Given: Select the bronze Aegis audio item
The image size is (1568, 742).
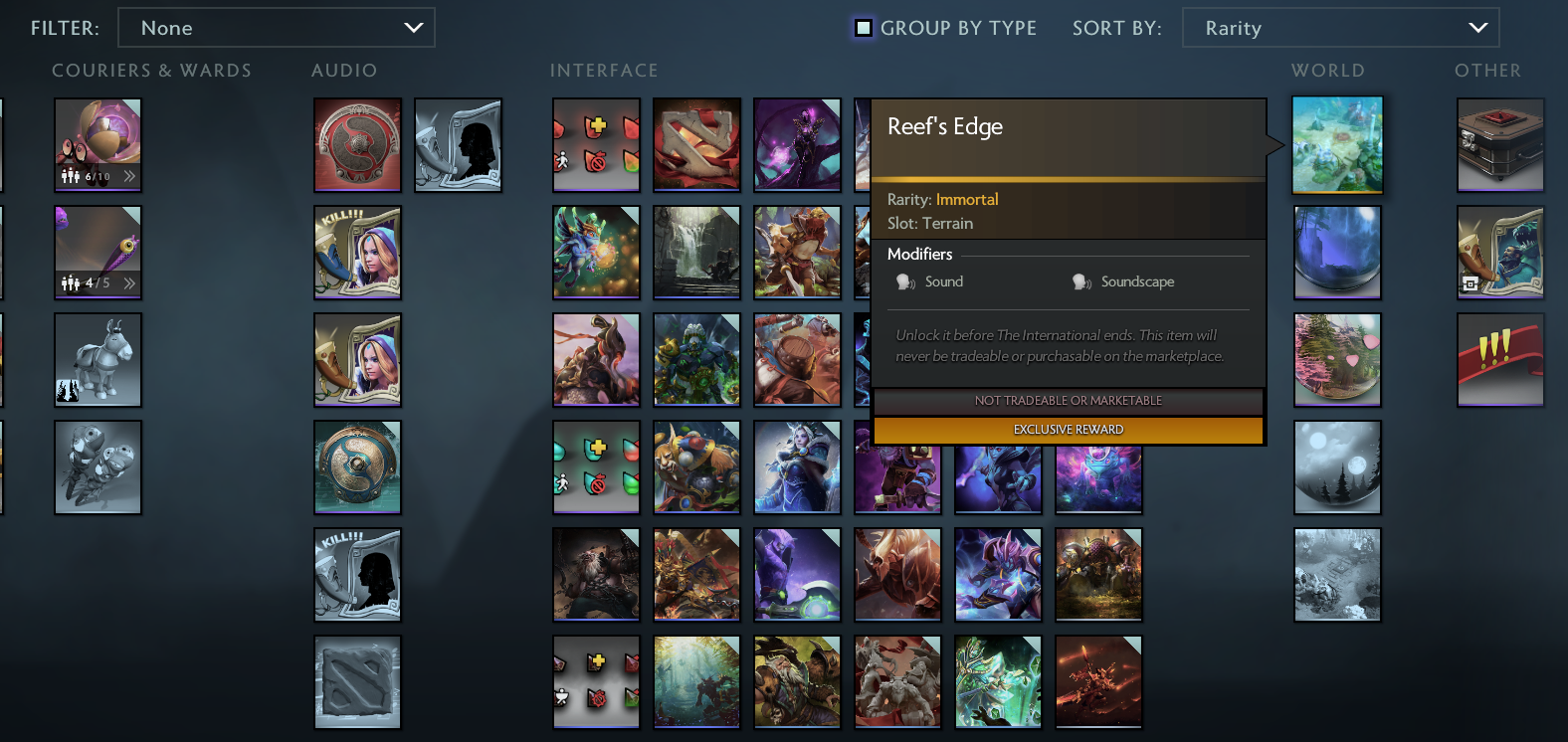Looking at the screenshot, I should (x=357, y=466).
